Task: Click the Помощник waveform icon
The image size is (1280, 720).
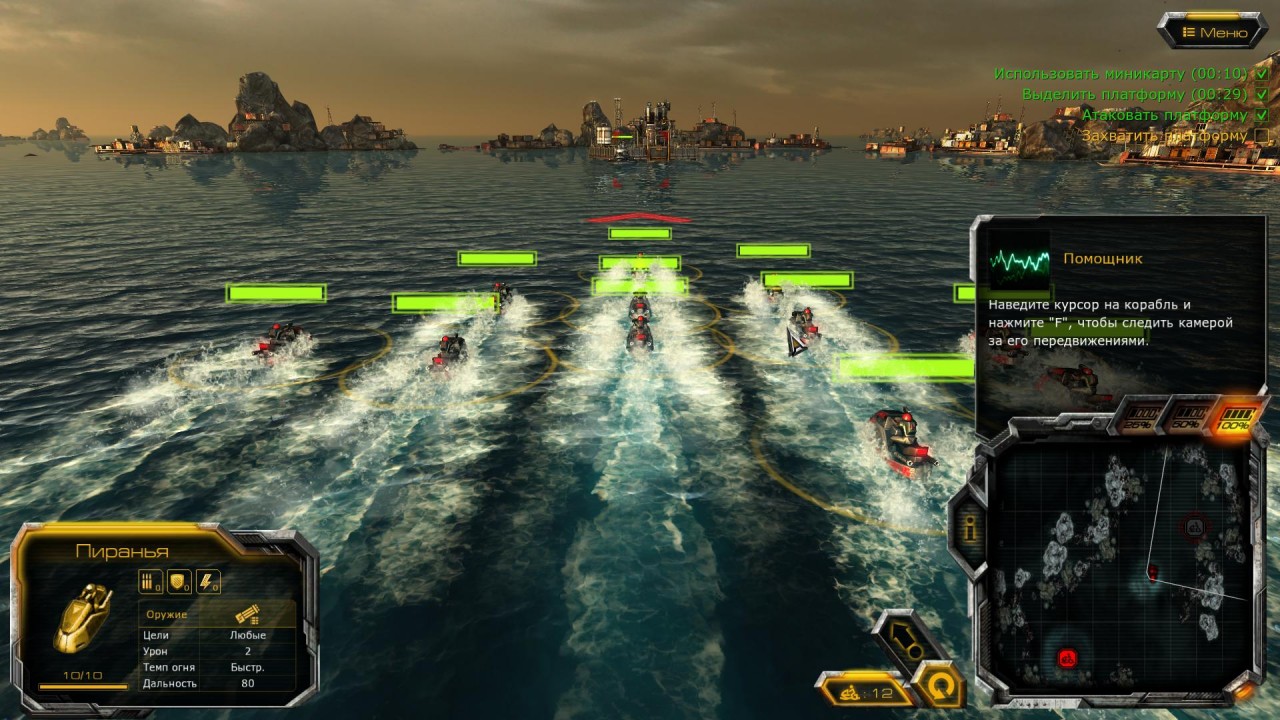Action: (1019, 259)
